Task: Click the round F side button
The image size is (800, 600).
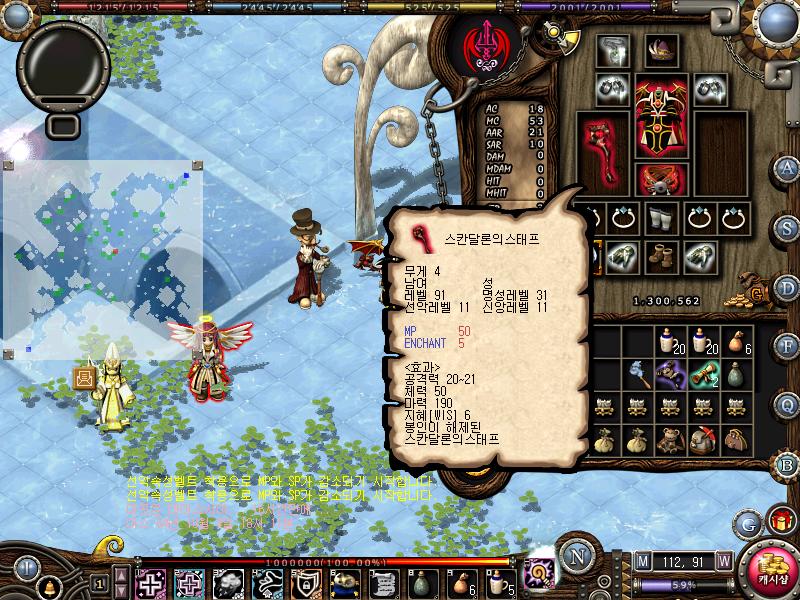Action: click(x=788, y=344)
